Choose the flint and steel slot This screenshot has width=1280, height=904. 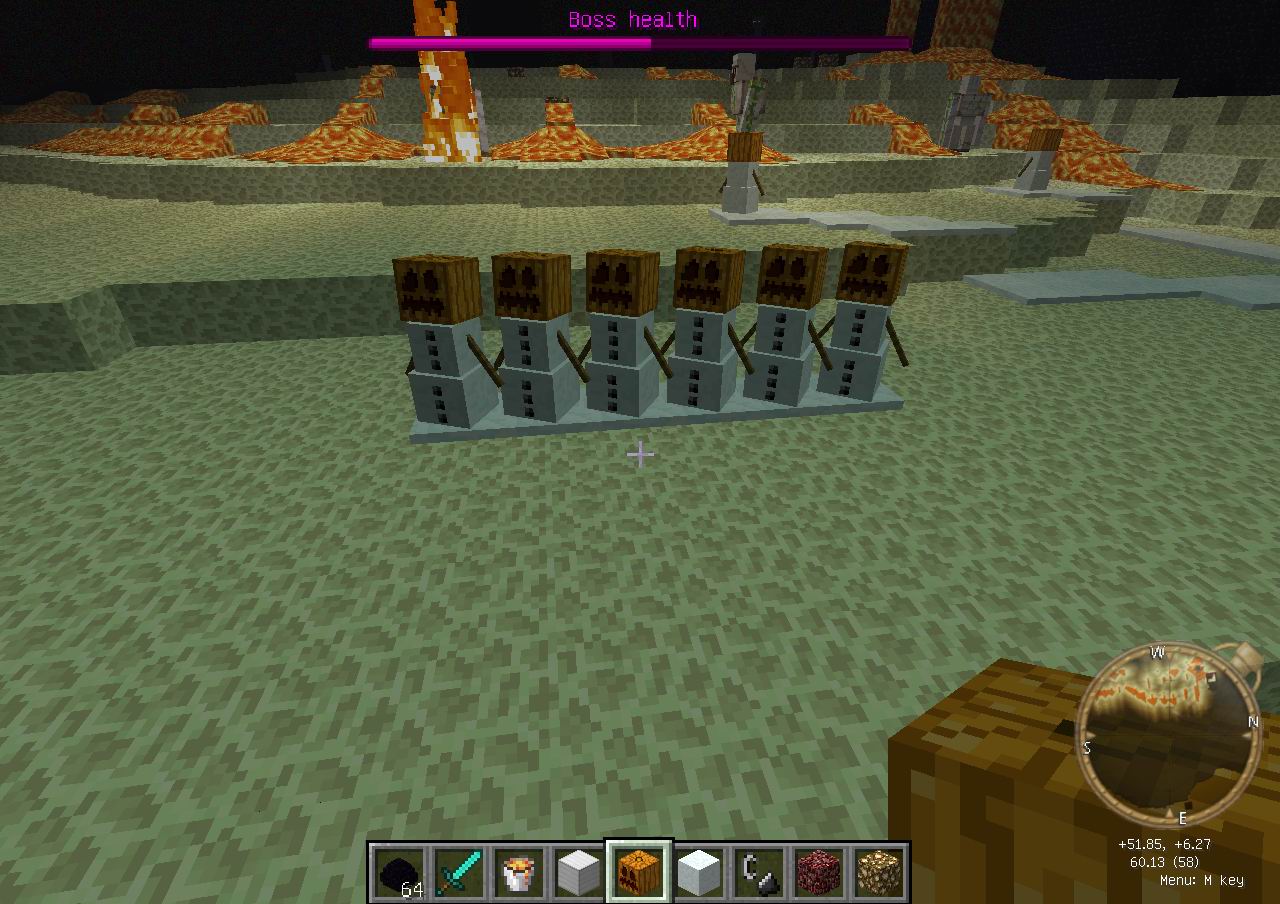point(760,872)
